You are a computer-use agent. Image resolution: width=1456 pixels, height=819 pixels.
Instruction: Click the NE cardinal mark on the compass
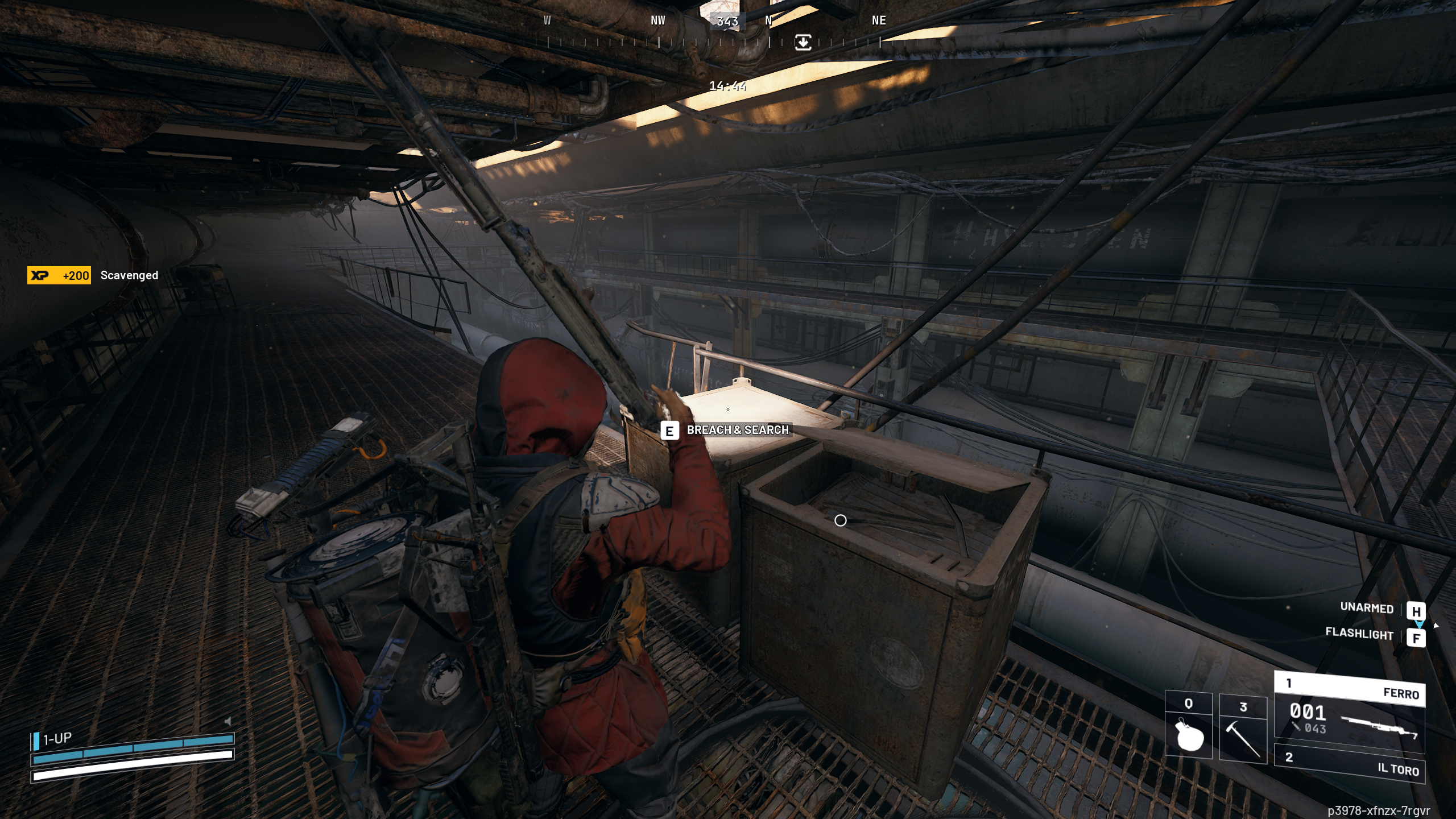(x=878, y=20)
